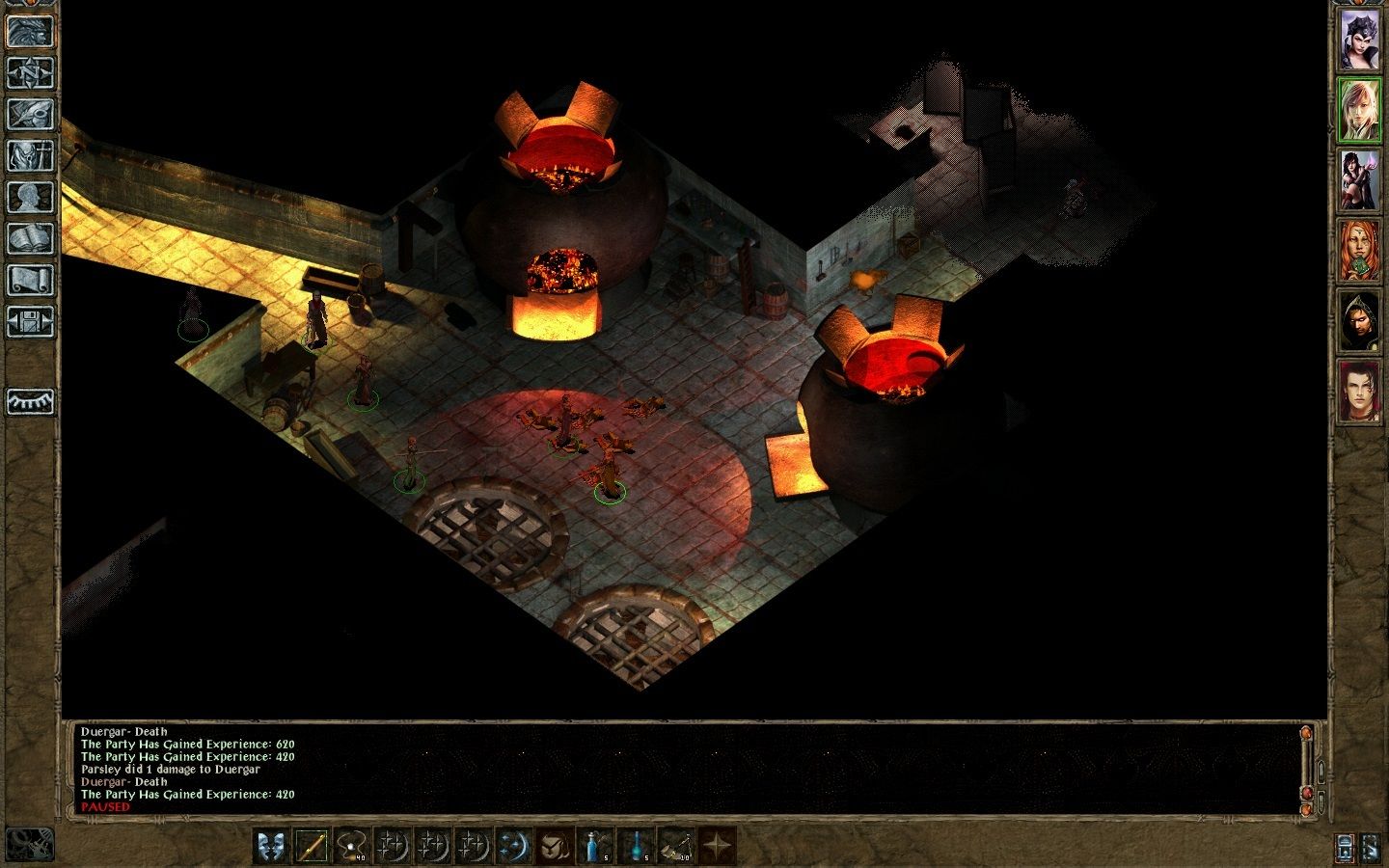The image size is (1389, 868).
Task: Select the blonde character portrait with green border
Action: tap(1360, 110)
